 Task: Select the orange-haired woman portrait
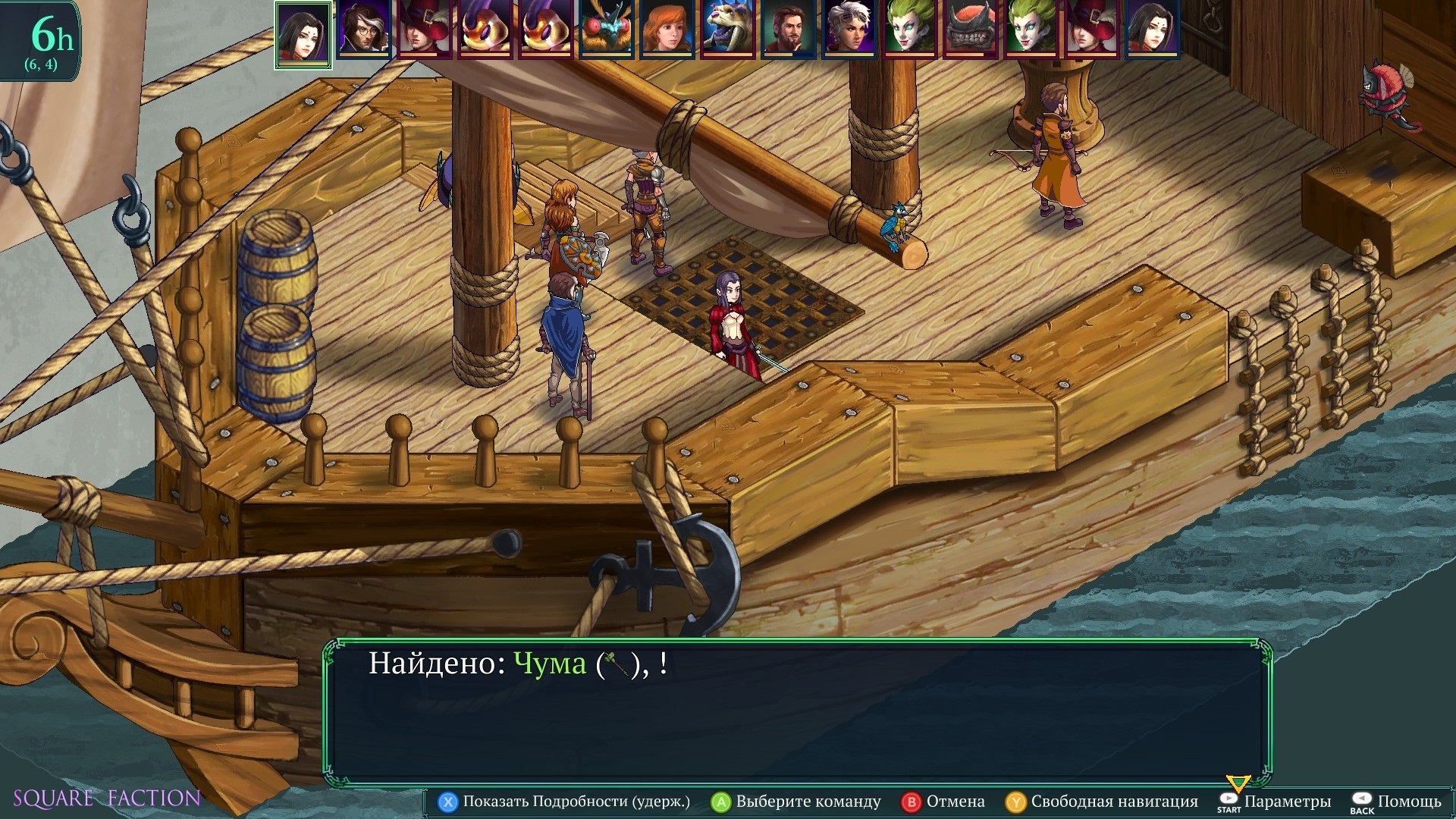(x=667, y=30)
